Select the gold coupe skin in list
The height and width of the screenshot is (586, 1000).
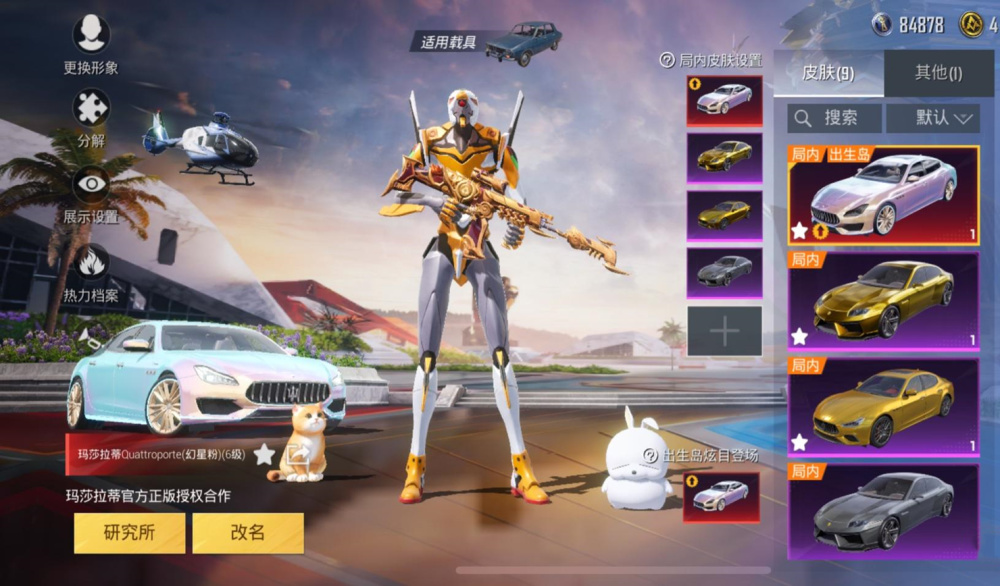coord(883,302)
